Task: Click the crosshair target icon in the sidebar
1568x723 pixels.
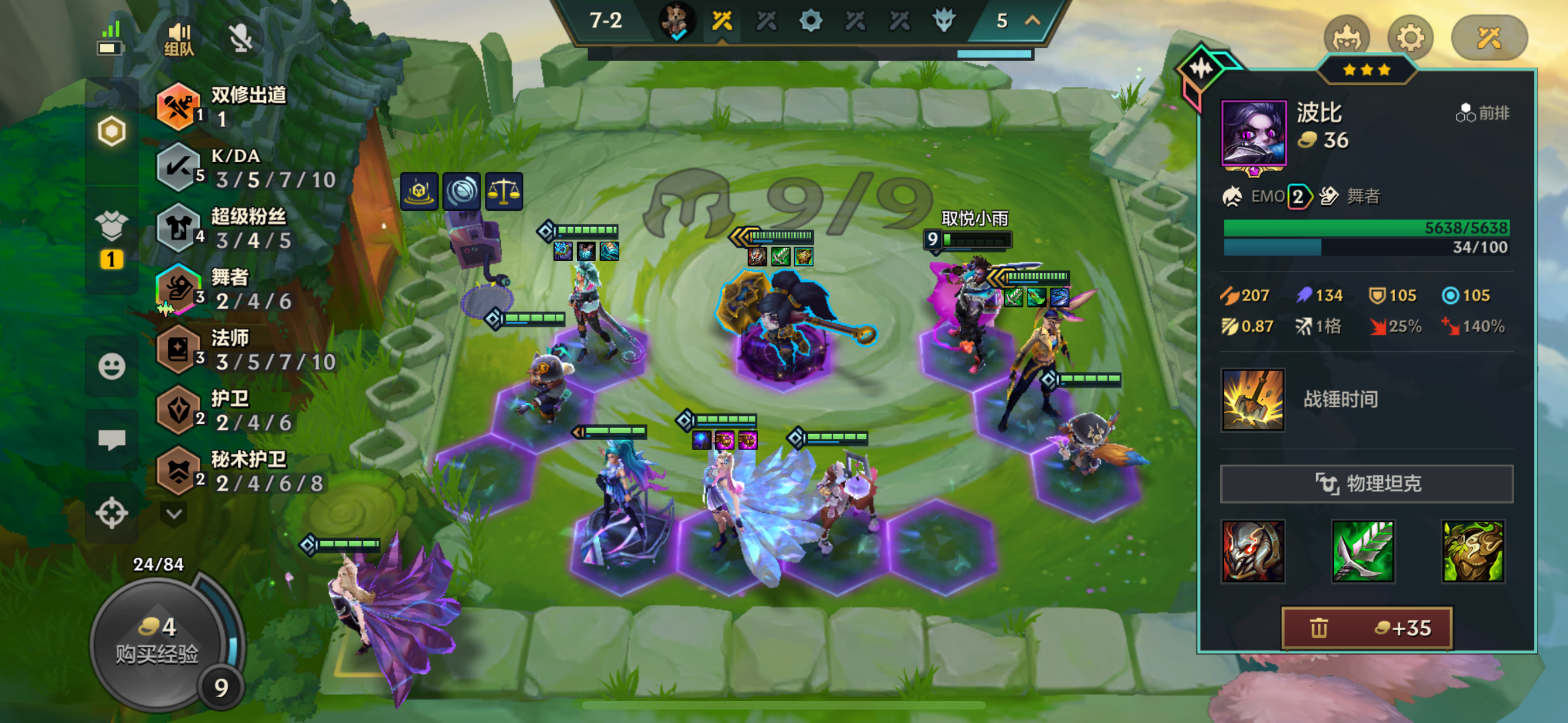Action: (112, 512)
